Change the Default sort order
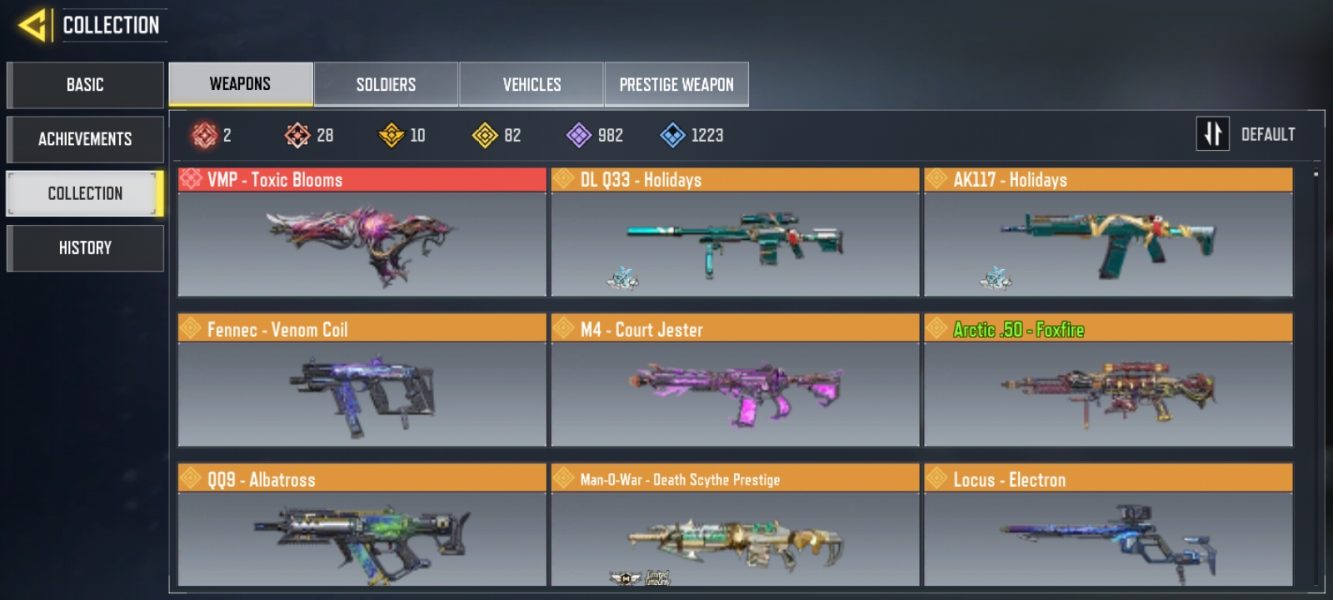1333x600 pixels. pos(1247,134)
